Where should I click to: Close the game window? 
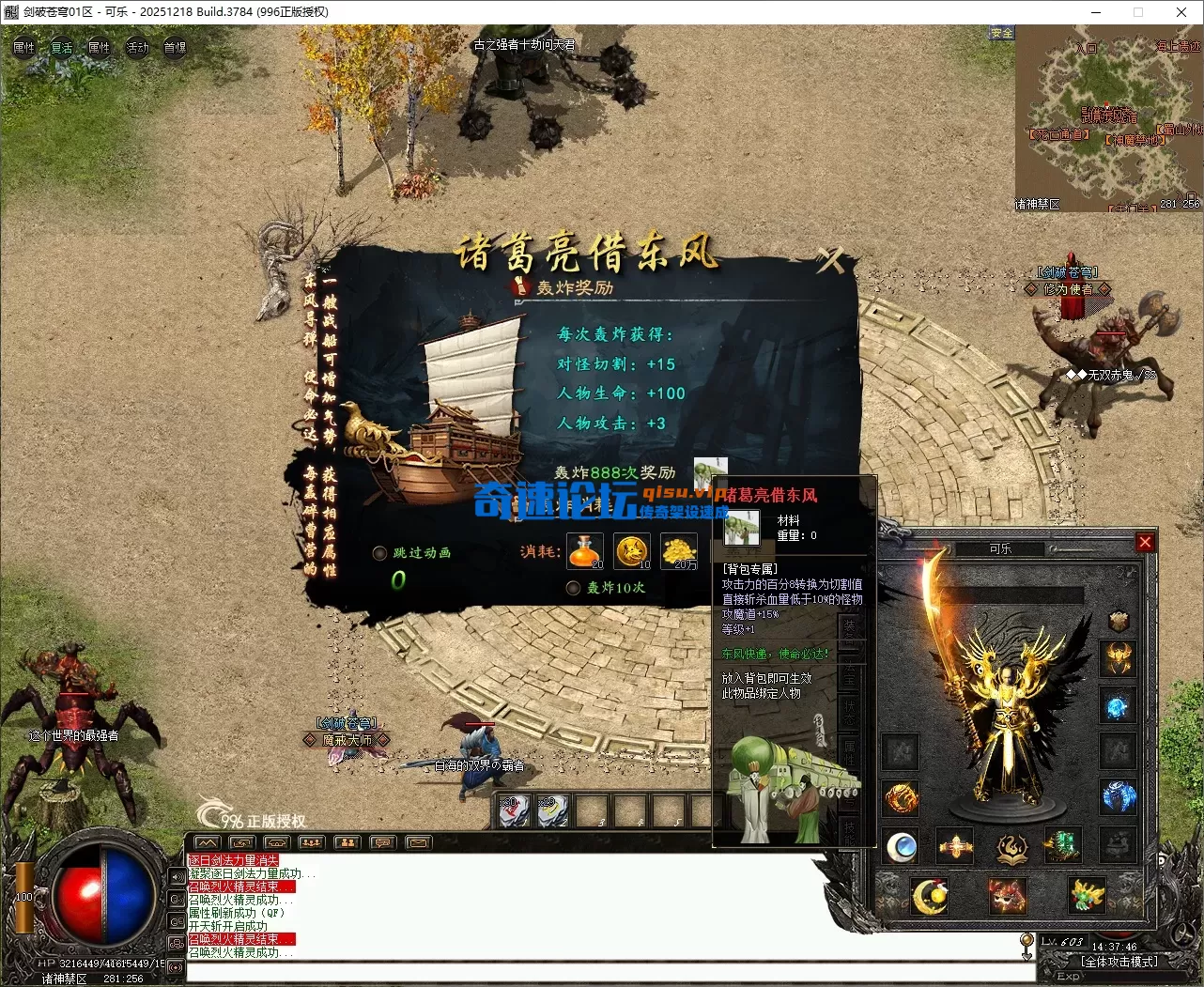point(1181,12)
